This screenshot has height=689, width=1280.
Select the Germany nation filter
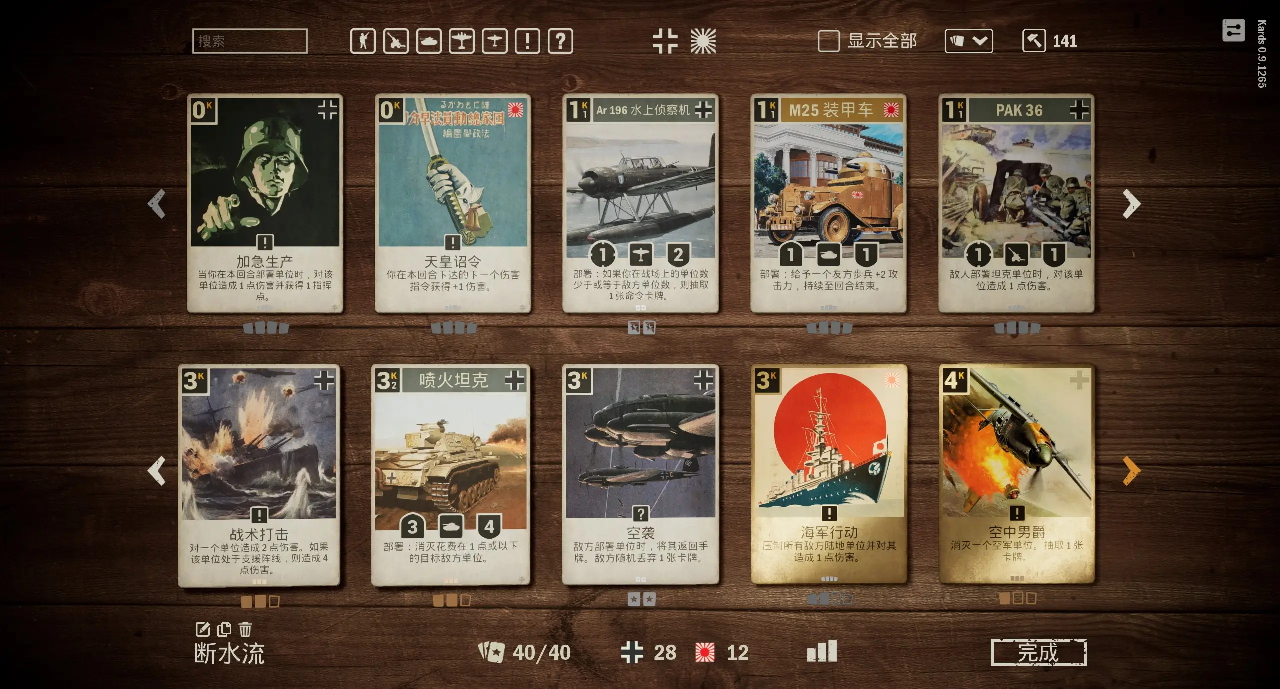665,41
